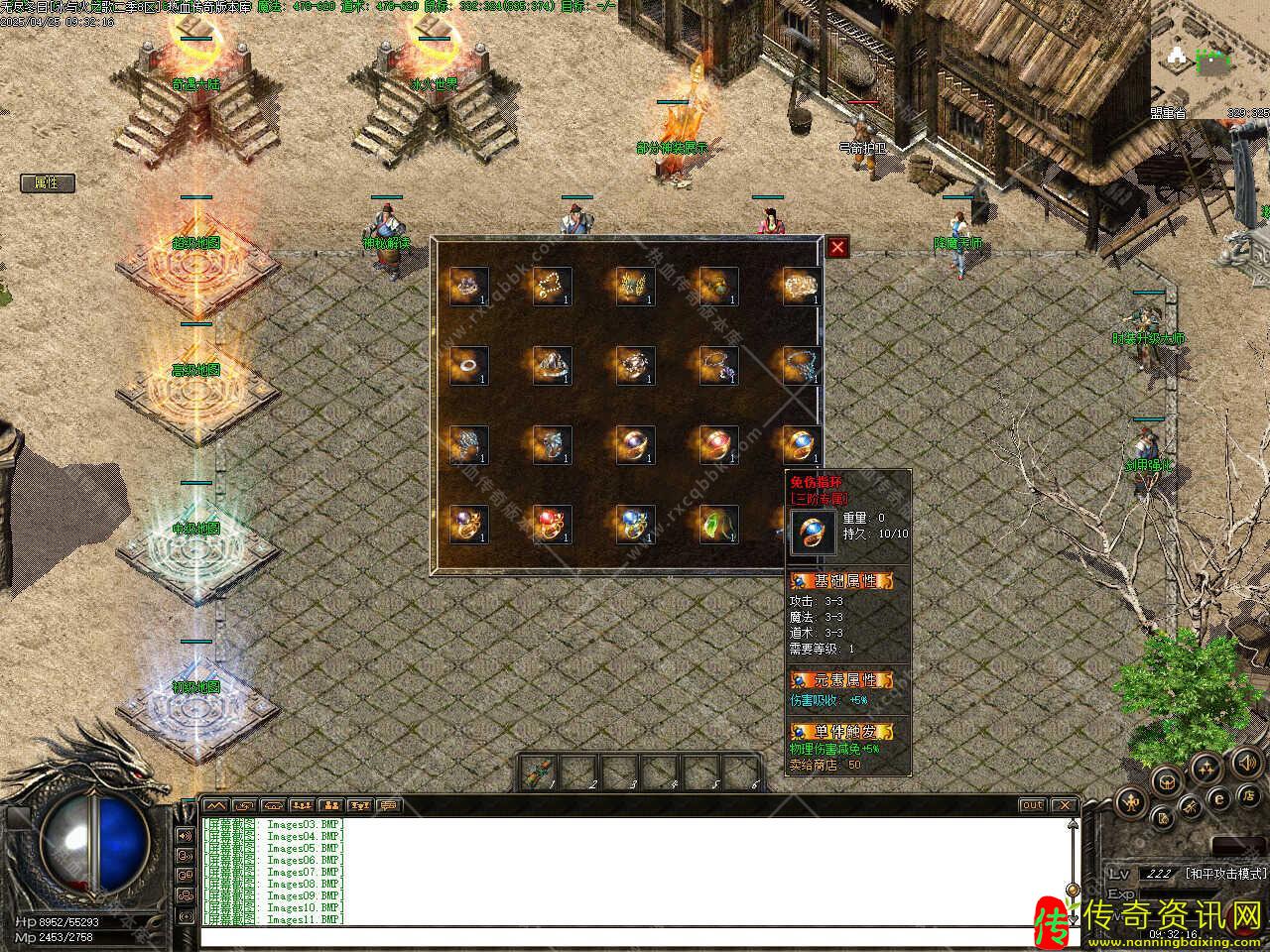Close the item display panel
The height and width of the screenshot is (952, 1270).
[x=838, y=247]
